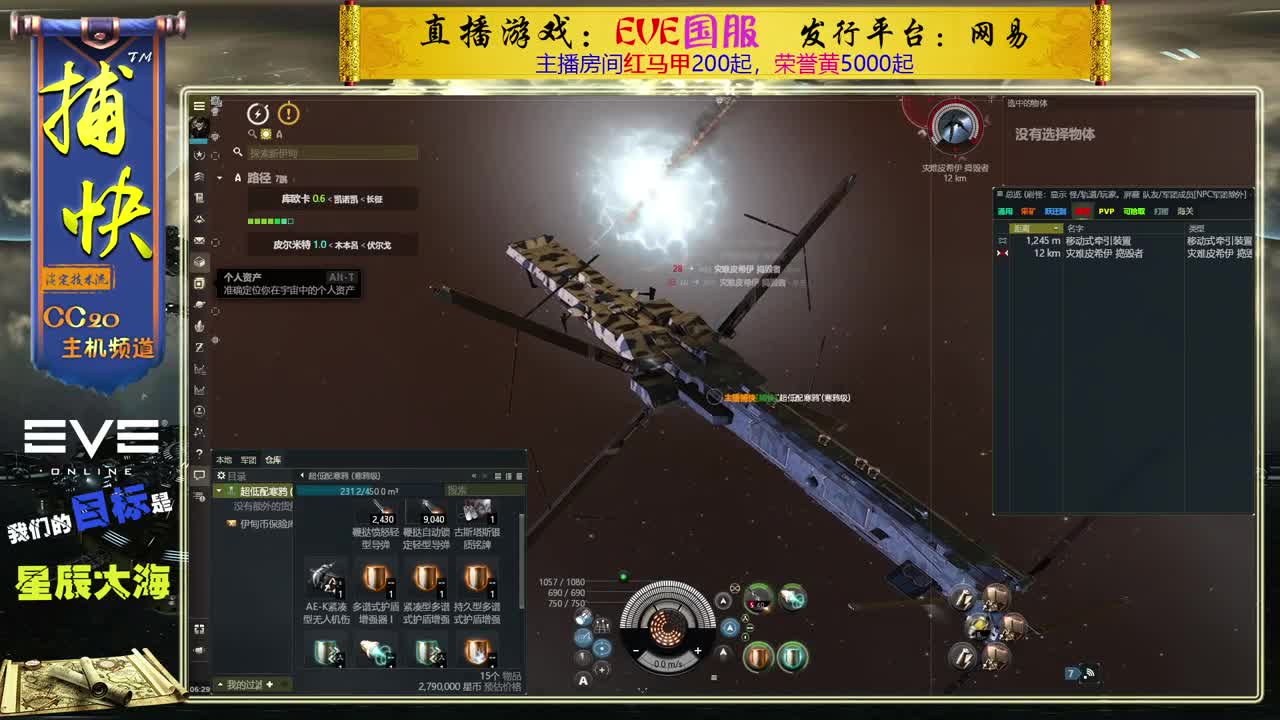Screen dimensions: 1280x720
Task: Open overview settings via the 总览 hamburger icon
Action: (x=999, y=192)
